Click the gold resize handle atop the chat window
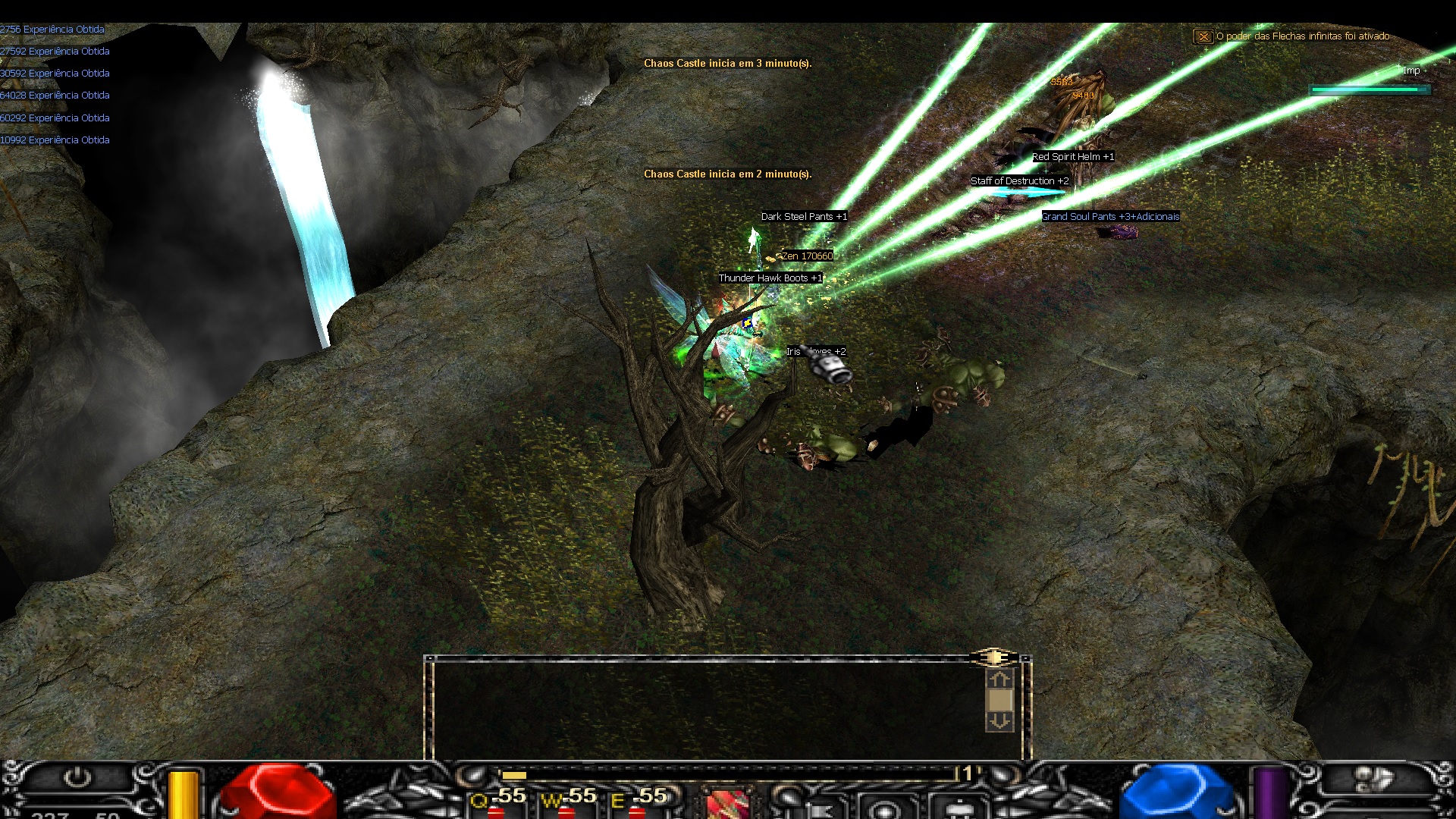Image resolution: width=1456 pixels, height=819 pixels. click(993, 657)
